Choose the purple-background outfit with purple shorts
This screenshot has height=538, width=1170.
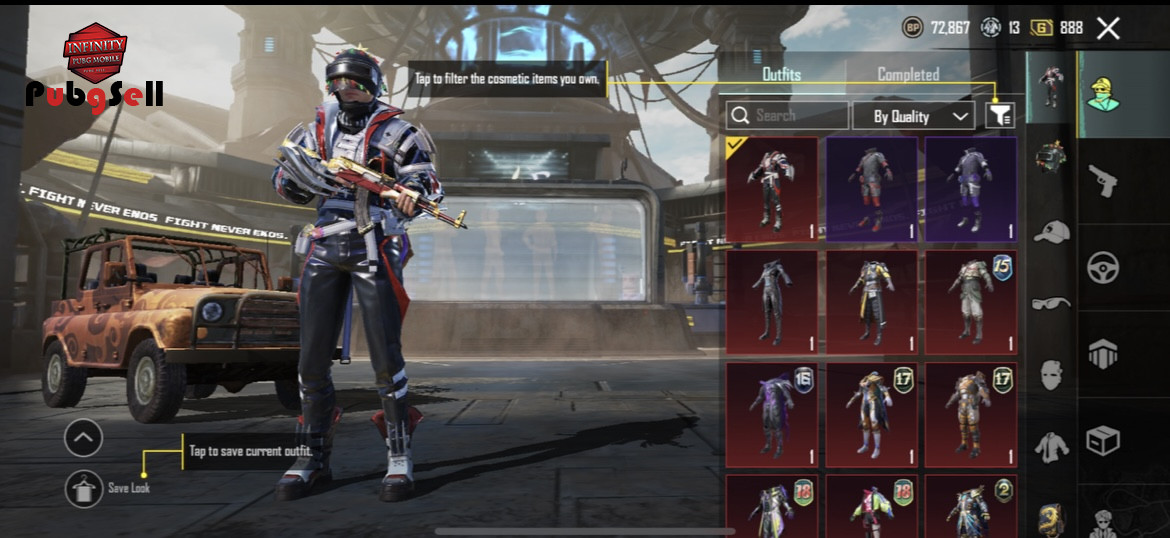[970, 190]
